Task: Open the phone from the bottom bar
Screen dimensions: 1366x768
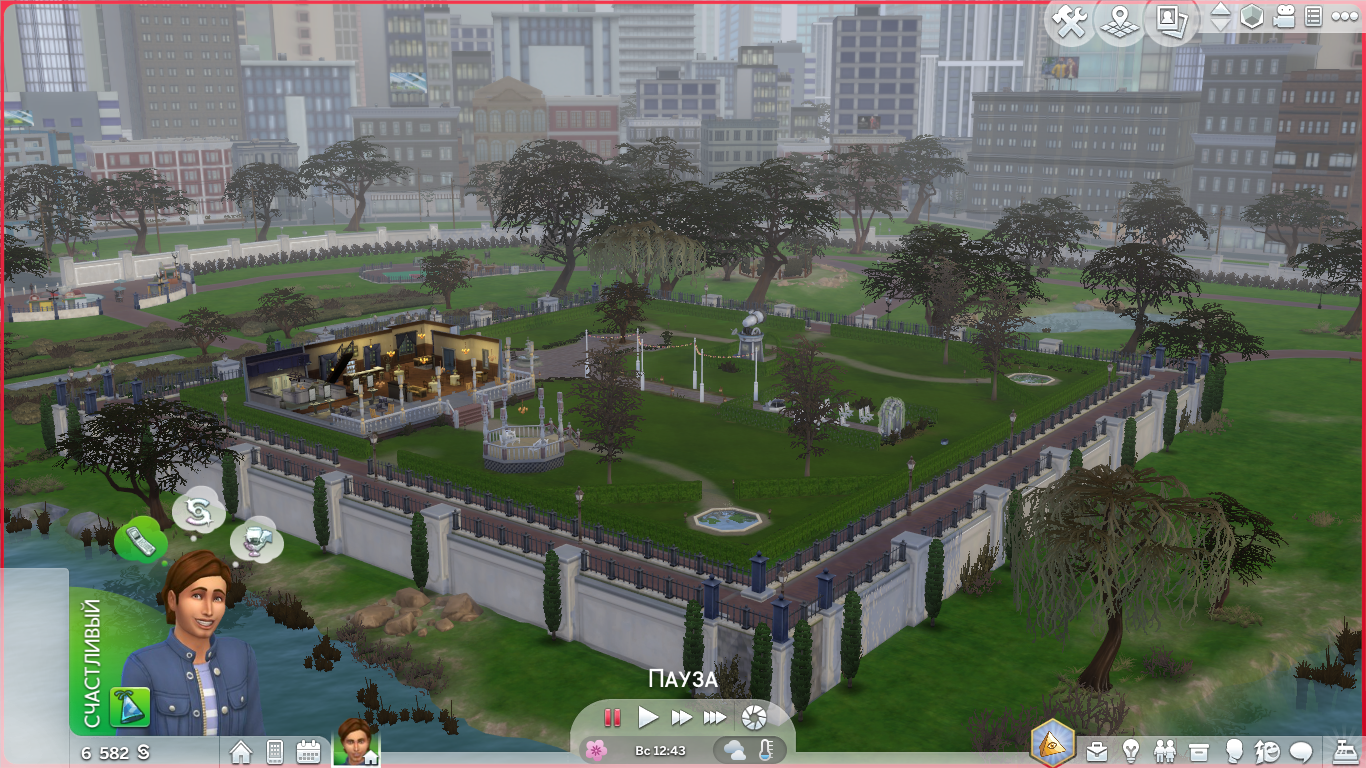Action: pyautogui.click(x=275, y=752)
